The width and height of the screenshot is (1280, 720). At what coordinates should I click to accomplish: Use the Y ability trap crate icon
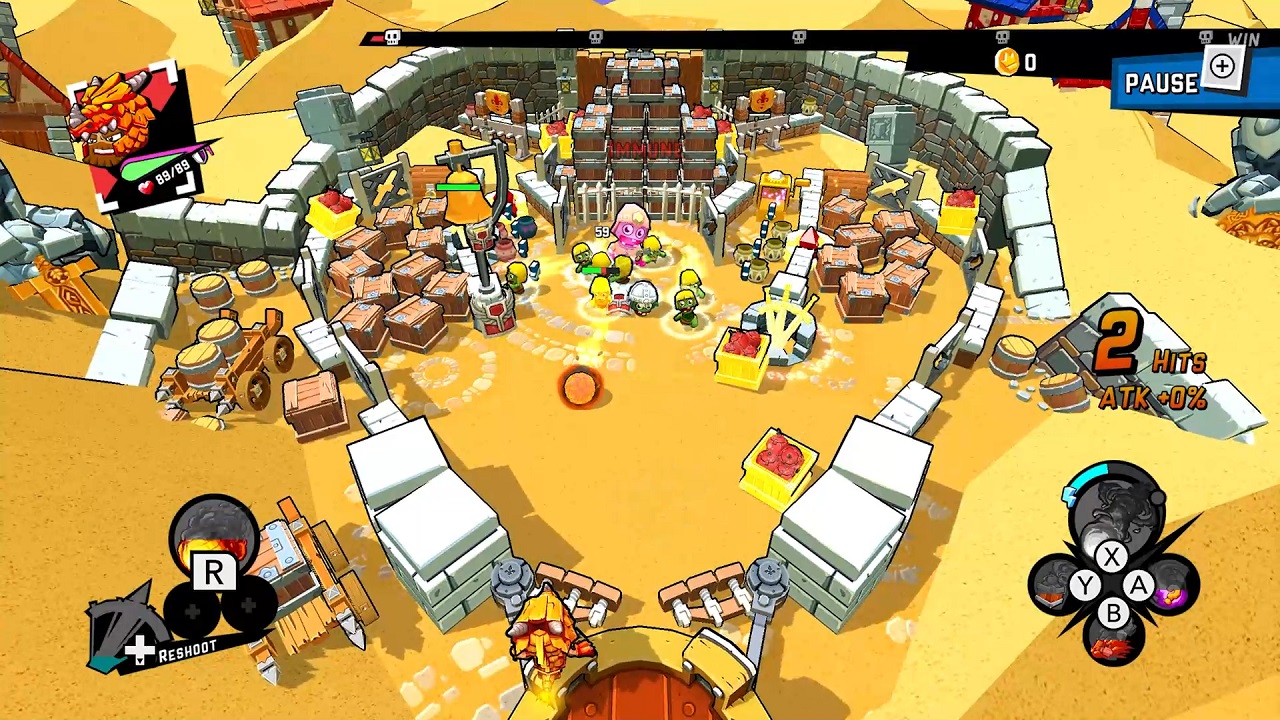tap(1052, 585)
